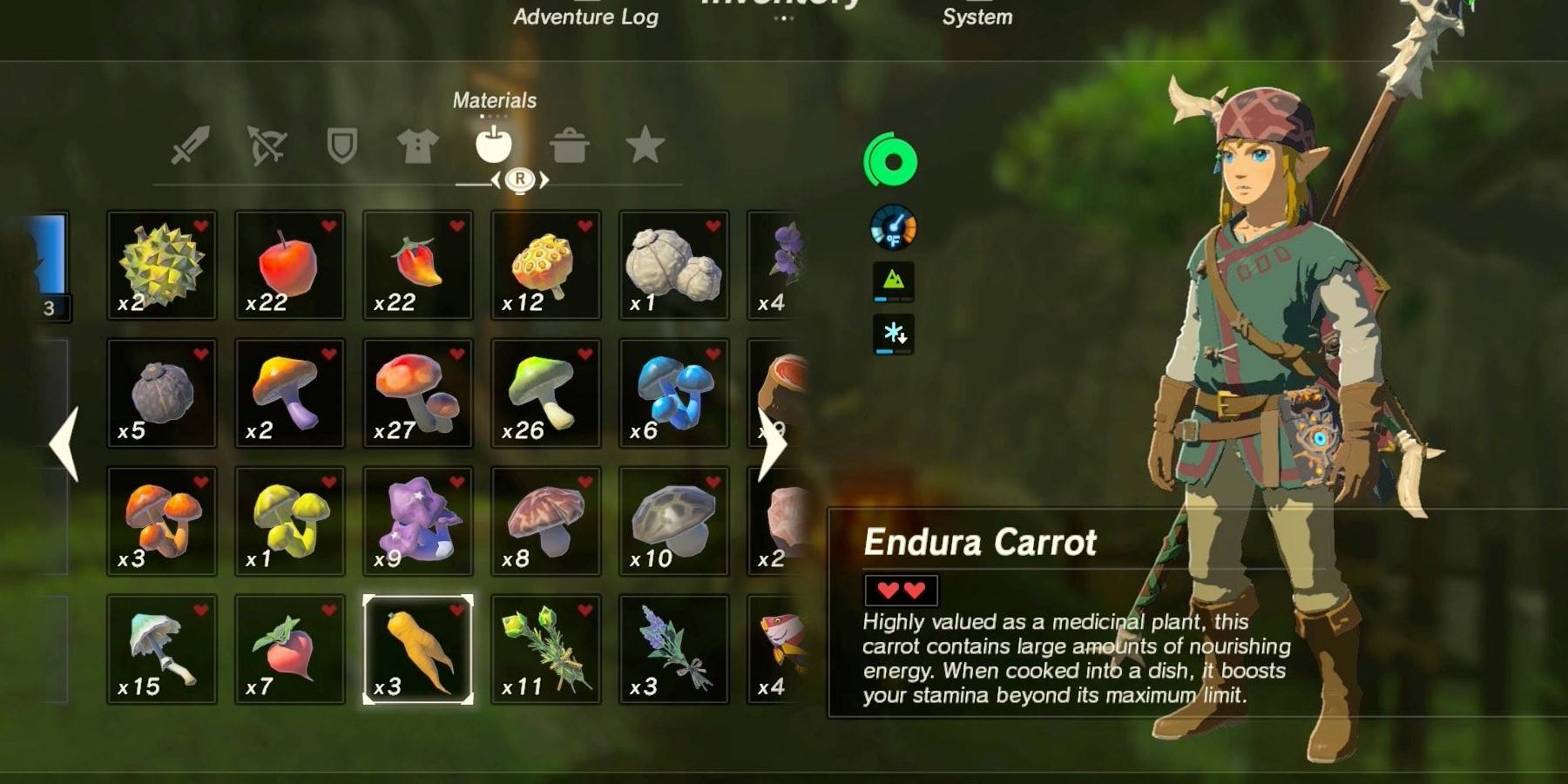Image resolution: width=1568 pixels, height=784 pixels.
Task: Pick the red apple stack
Action: click(290, 265)
